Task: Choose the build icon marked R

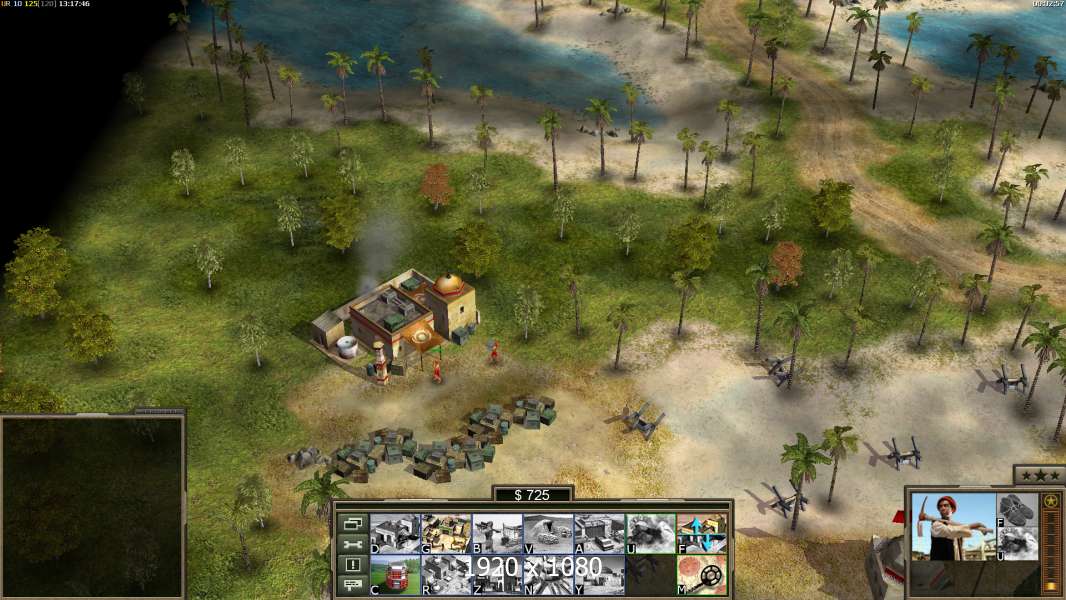Action: coord(446,575)
